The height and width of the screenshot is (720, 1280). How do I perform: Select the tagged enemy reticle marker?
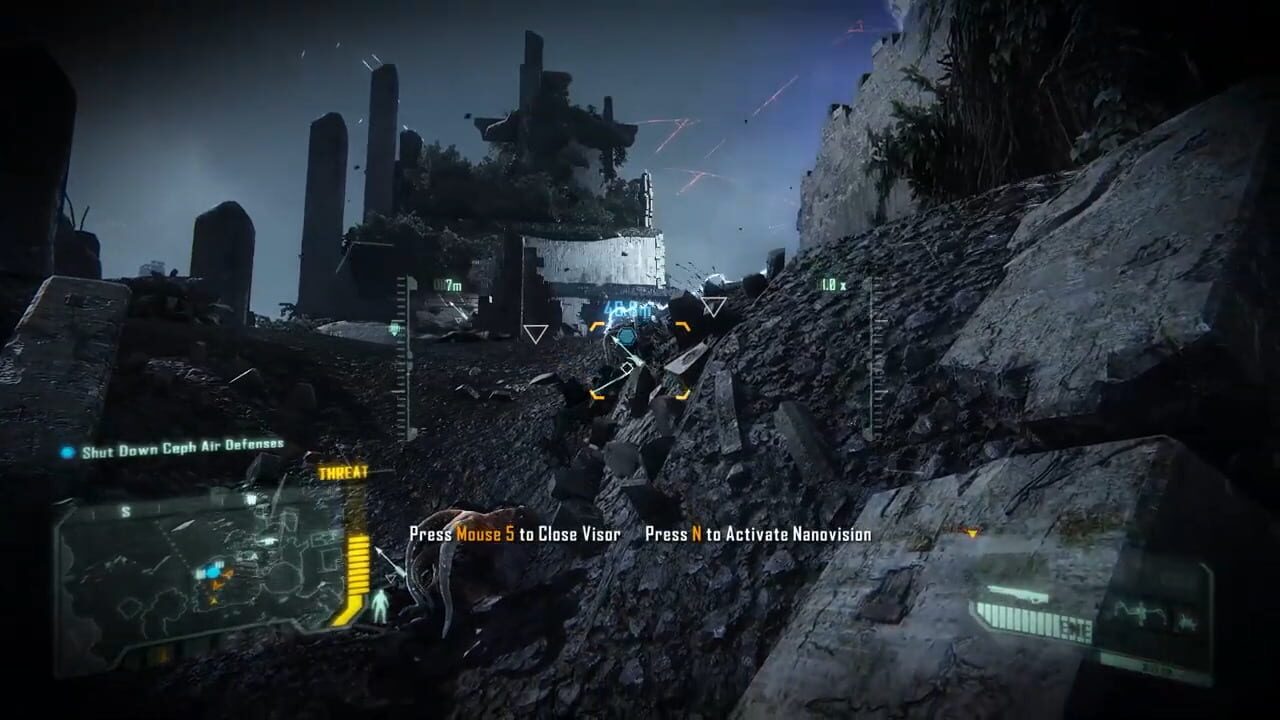point(627,336)
